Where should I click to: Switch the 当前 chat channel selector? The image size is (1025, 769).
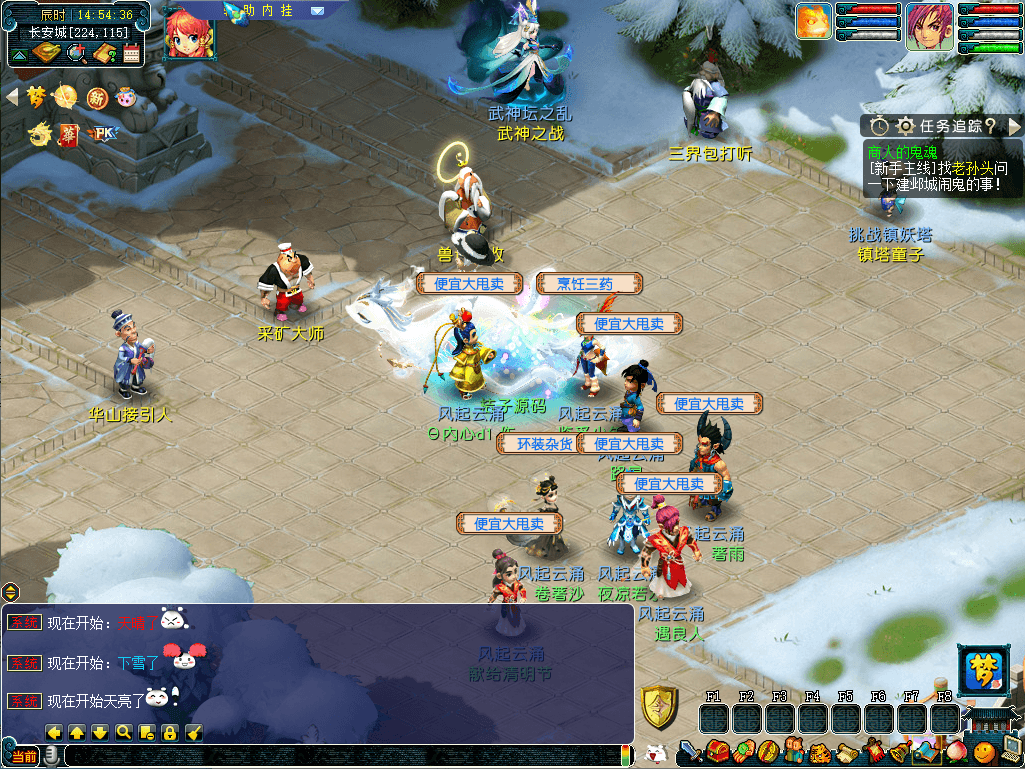click(24, 756)
